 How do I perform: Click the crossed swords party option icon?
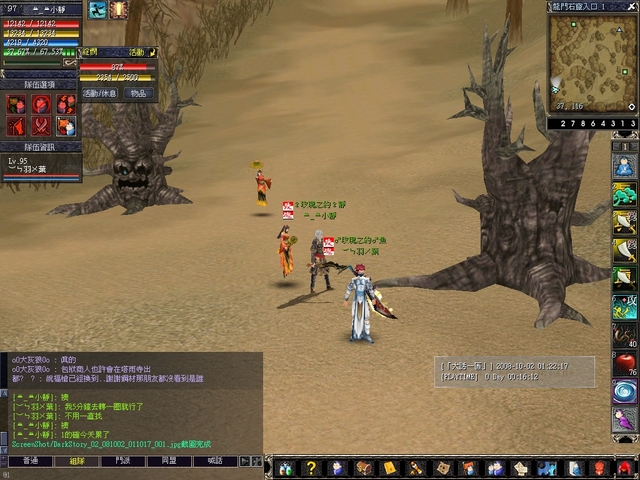[41, 126]
